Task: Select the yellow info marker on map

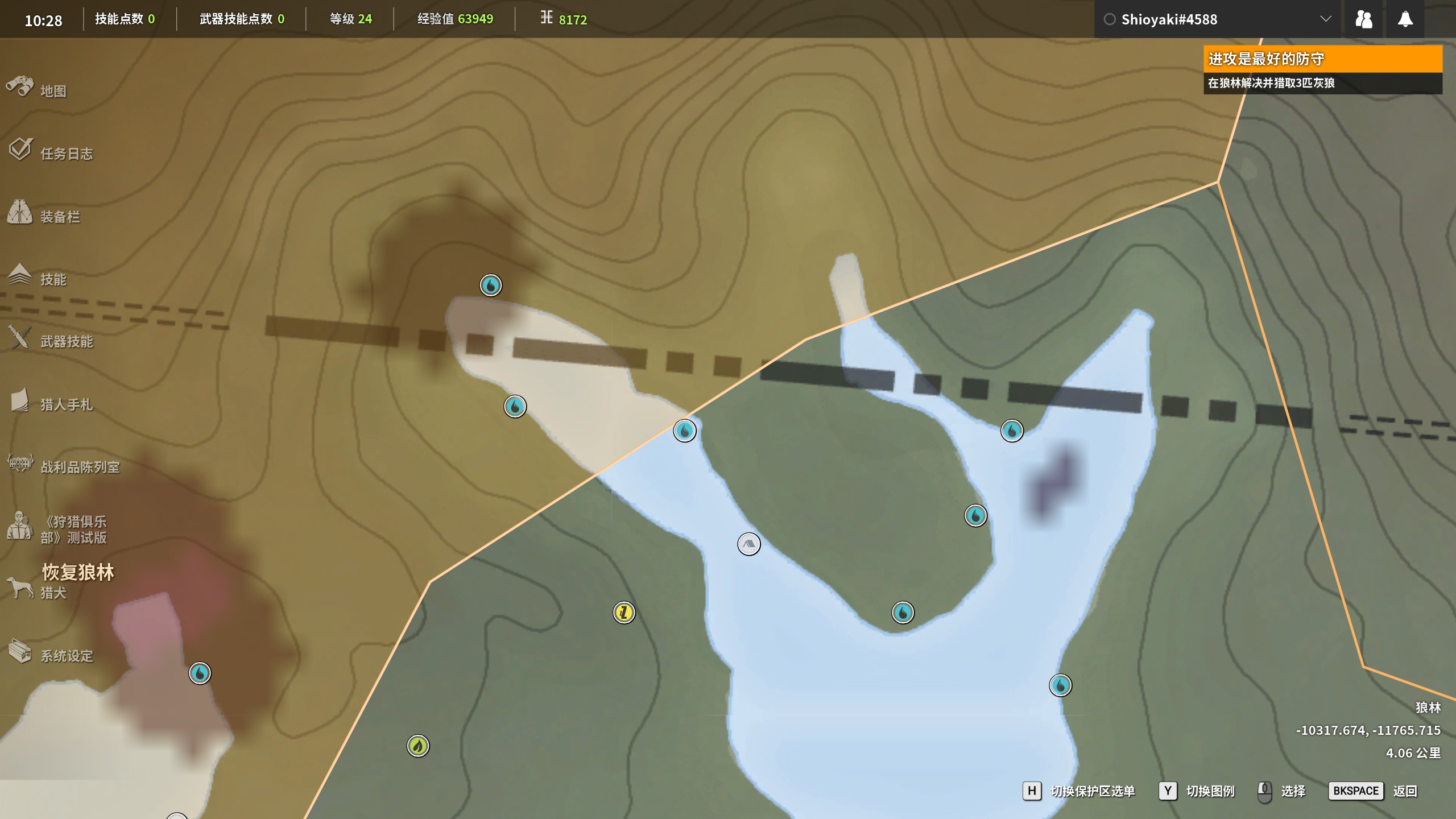Action: coord(624,613)
